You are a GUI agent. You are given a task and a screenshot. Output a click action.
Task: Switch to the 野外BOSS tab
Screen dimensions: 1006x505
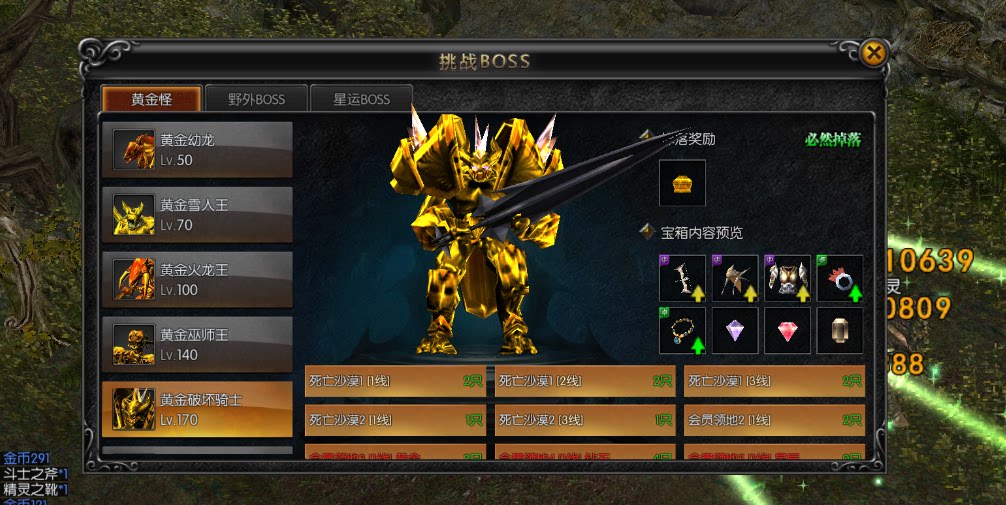pos(256,99)
